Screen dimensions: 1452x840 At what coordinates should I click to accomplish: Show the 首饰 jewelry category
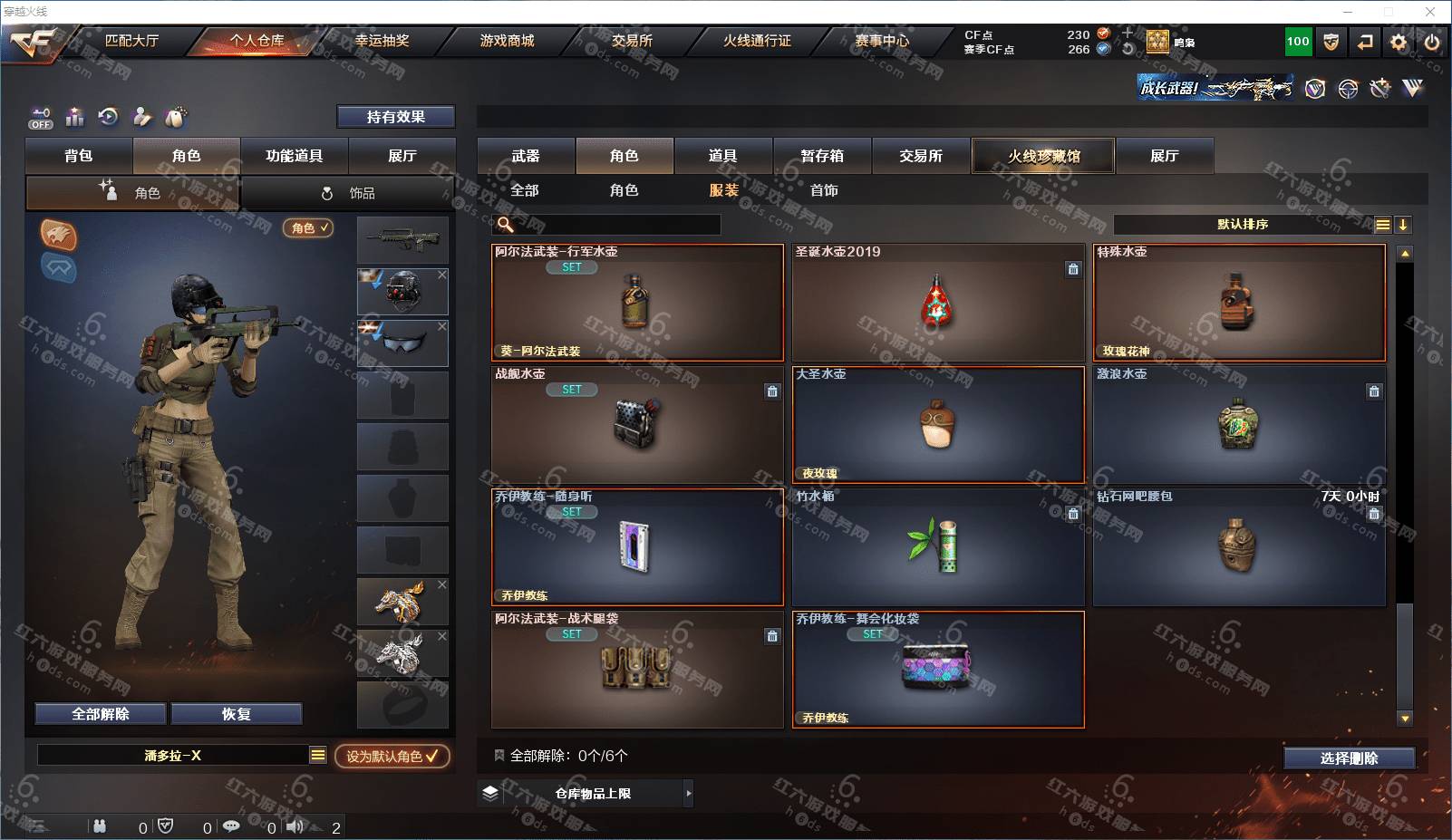(x=824, y=190)
